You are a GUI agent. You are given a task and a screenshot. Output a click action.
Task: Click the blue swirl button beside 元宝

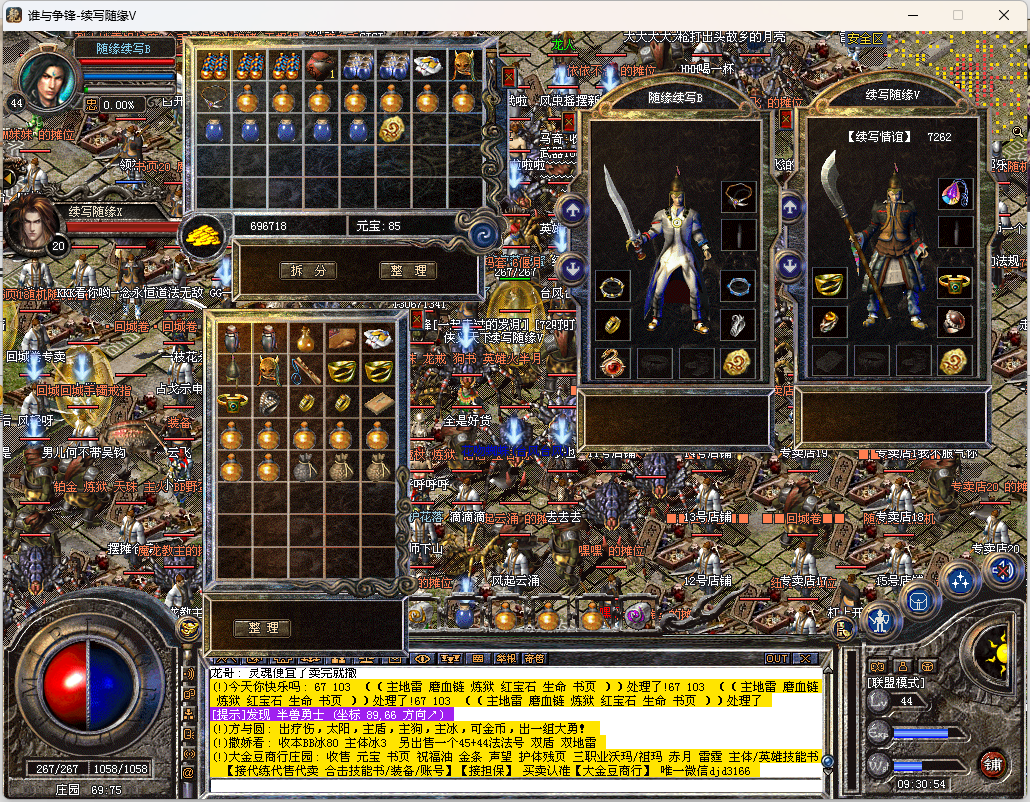click(x=484, y=234)
